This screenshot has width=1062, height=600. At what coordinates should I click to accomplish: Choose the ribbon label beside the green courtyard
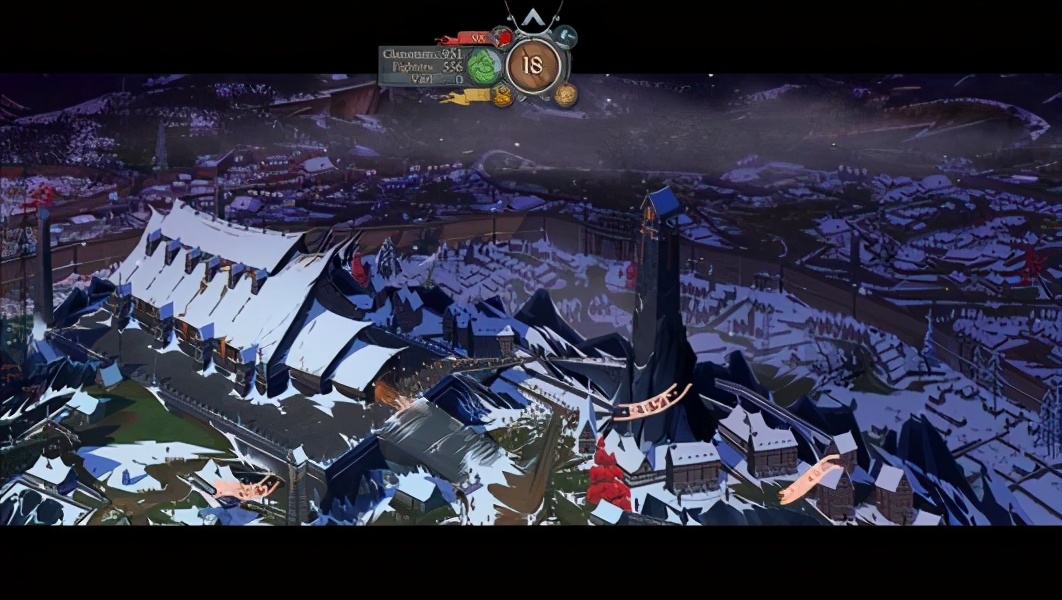[x=246, y=489]
